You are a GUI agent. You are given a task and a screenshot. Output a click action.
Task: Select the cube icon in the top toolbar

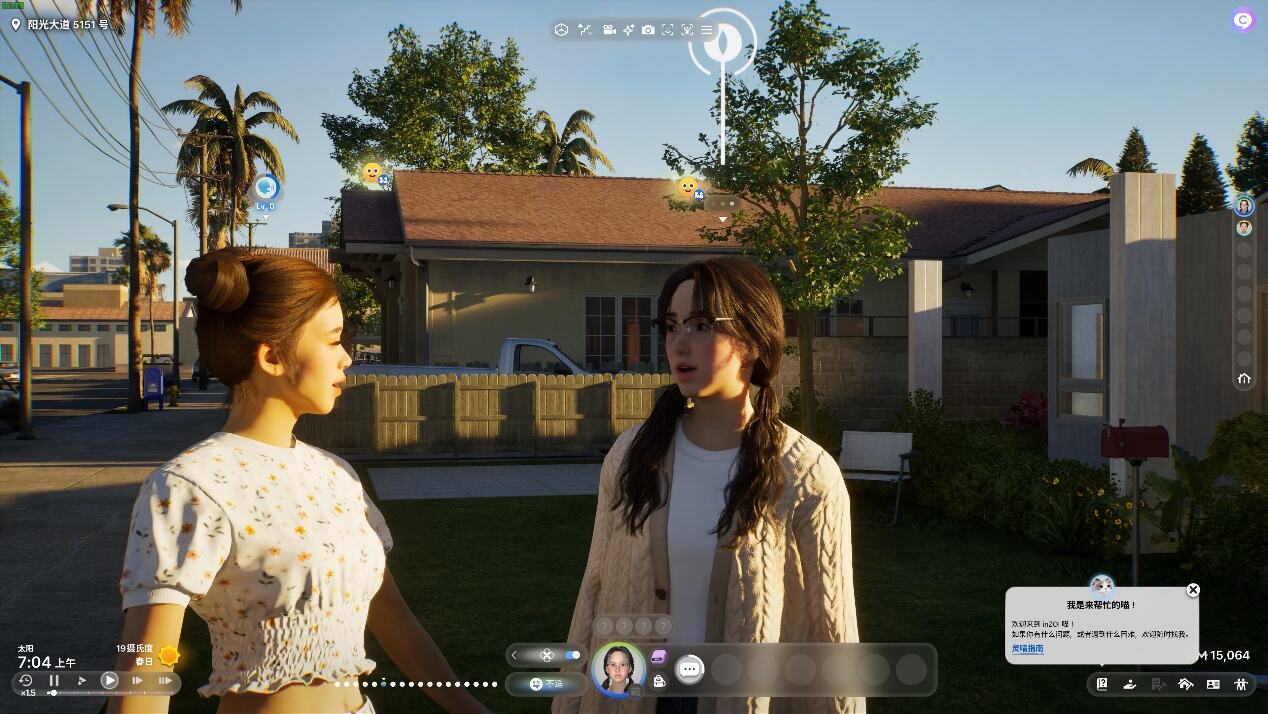562,30
